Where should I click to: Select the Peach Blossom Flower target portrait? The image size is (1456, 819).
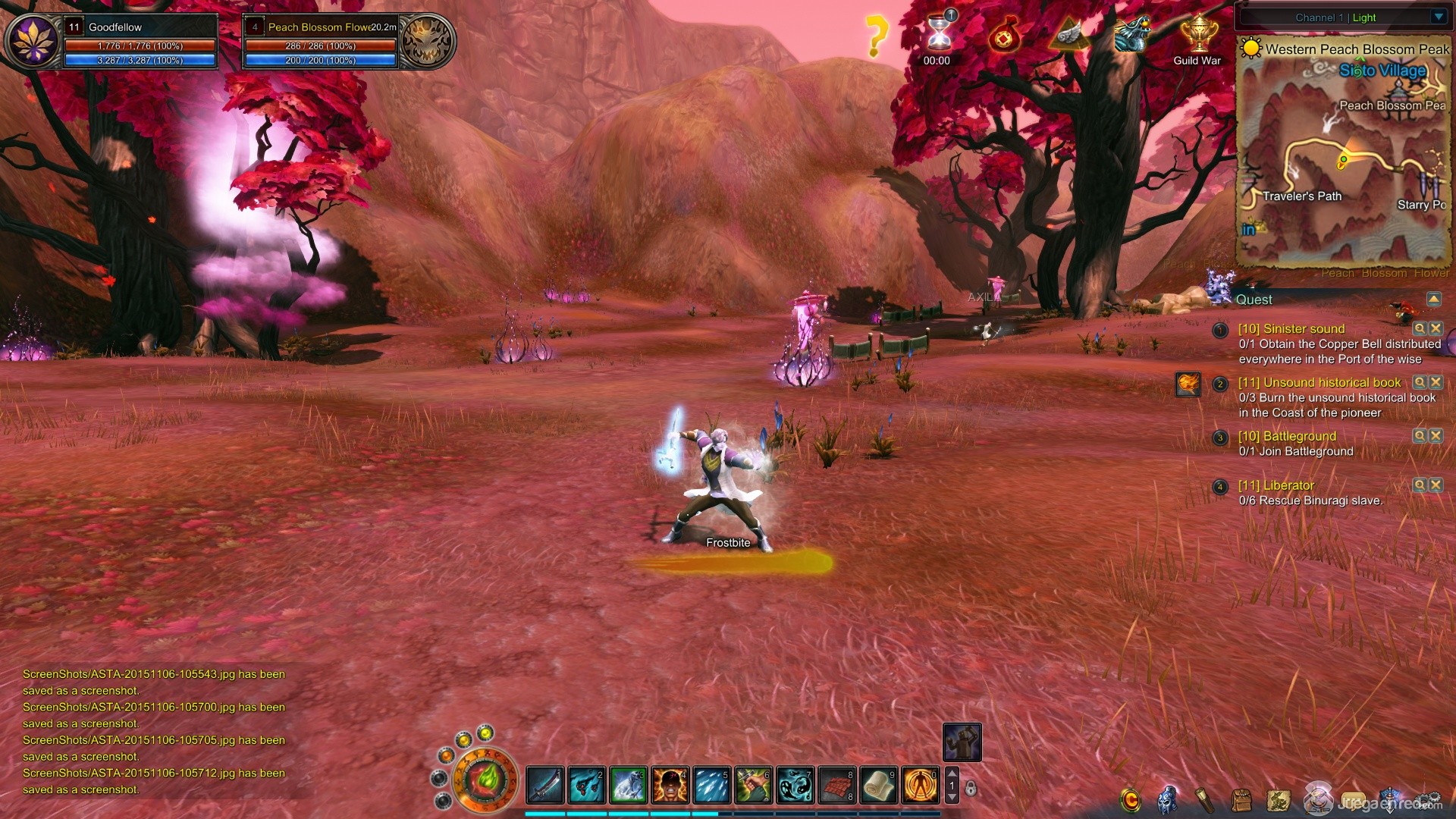(428, 42)
